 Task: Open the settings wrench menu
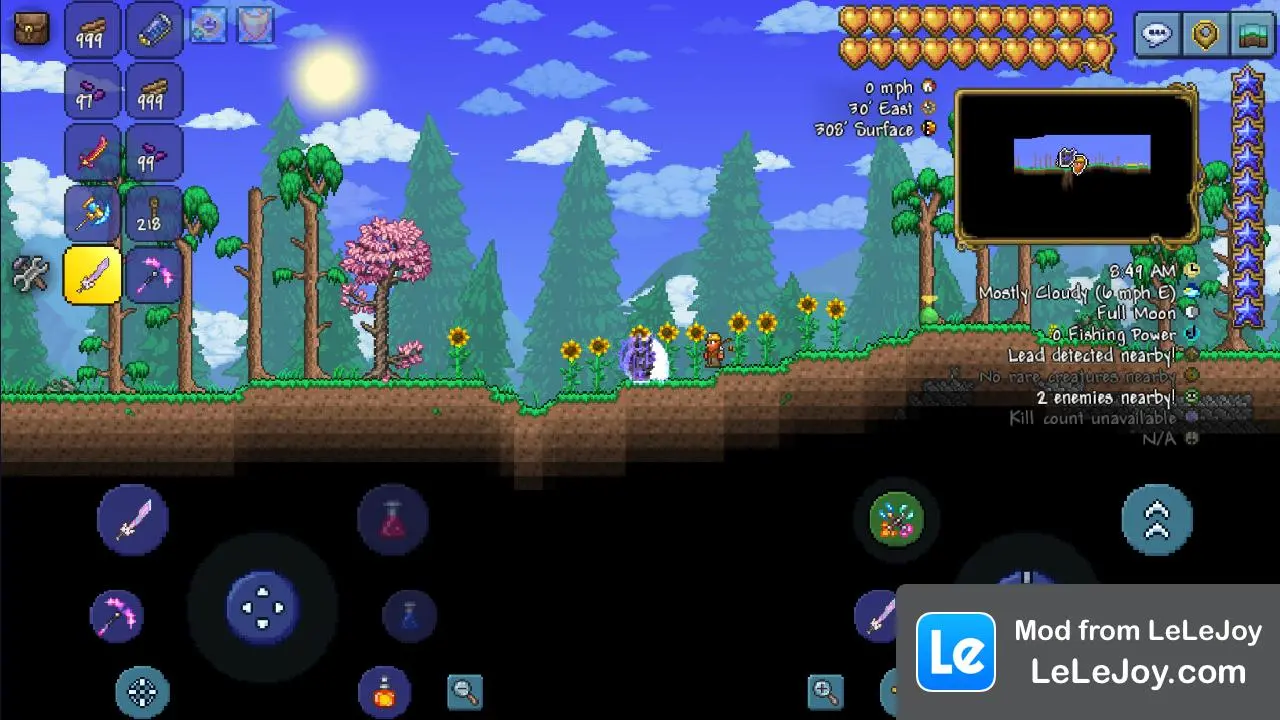[x=28, y=272]
